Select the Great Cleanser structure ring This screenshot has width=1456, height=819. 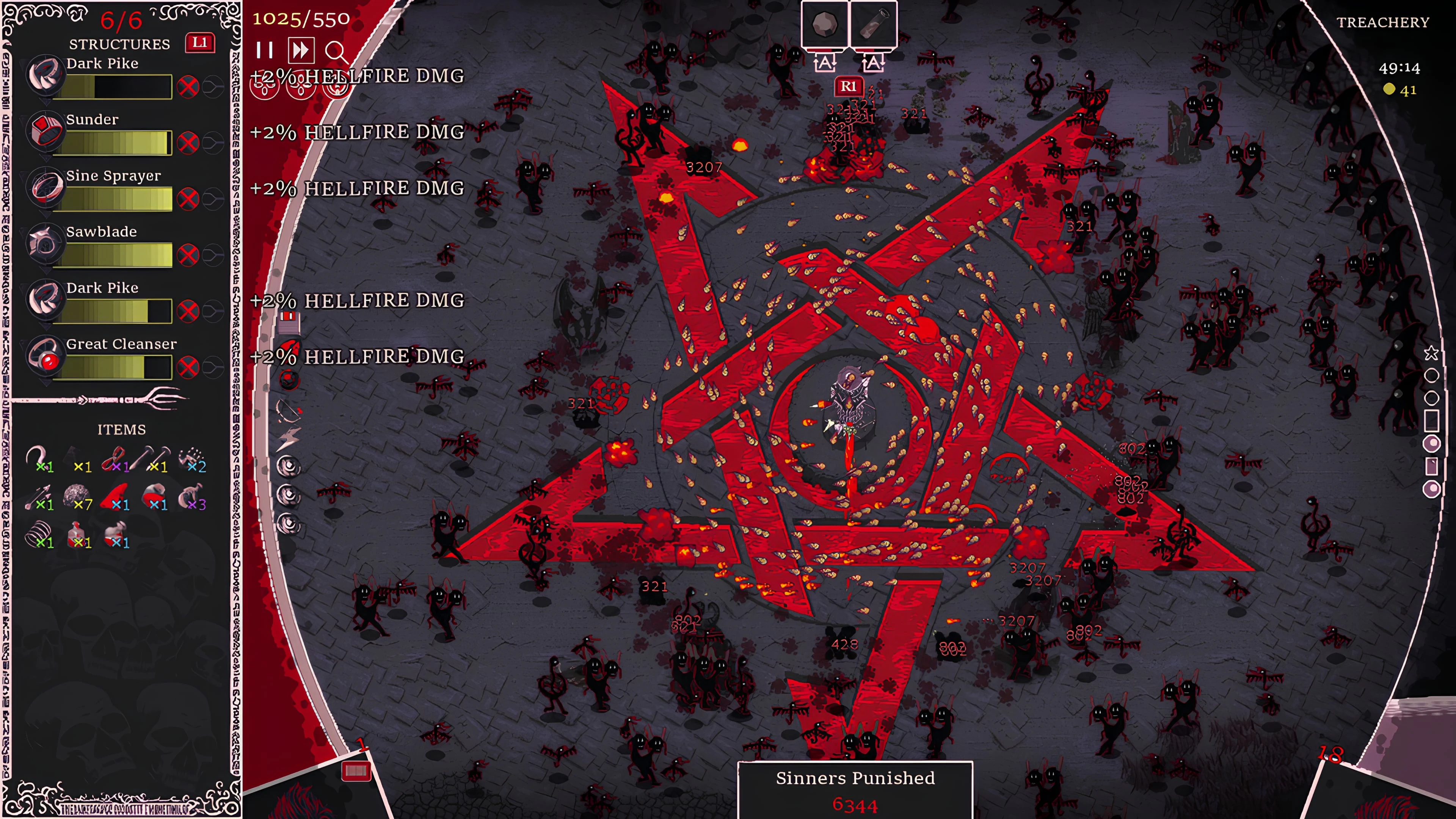pyautogui.click(x=45, y=355)
